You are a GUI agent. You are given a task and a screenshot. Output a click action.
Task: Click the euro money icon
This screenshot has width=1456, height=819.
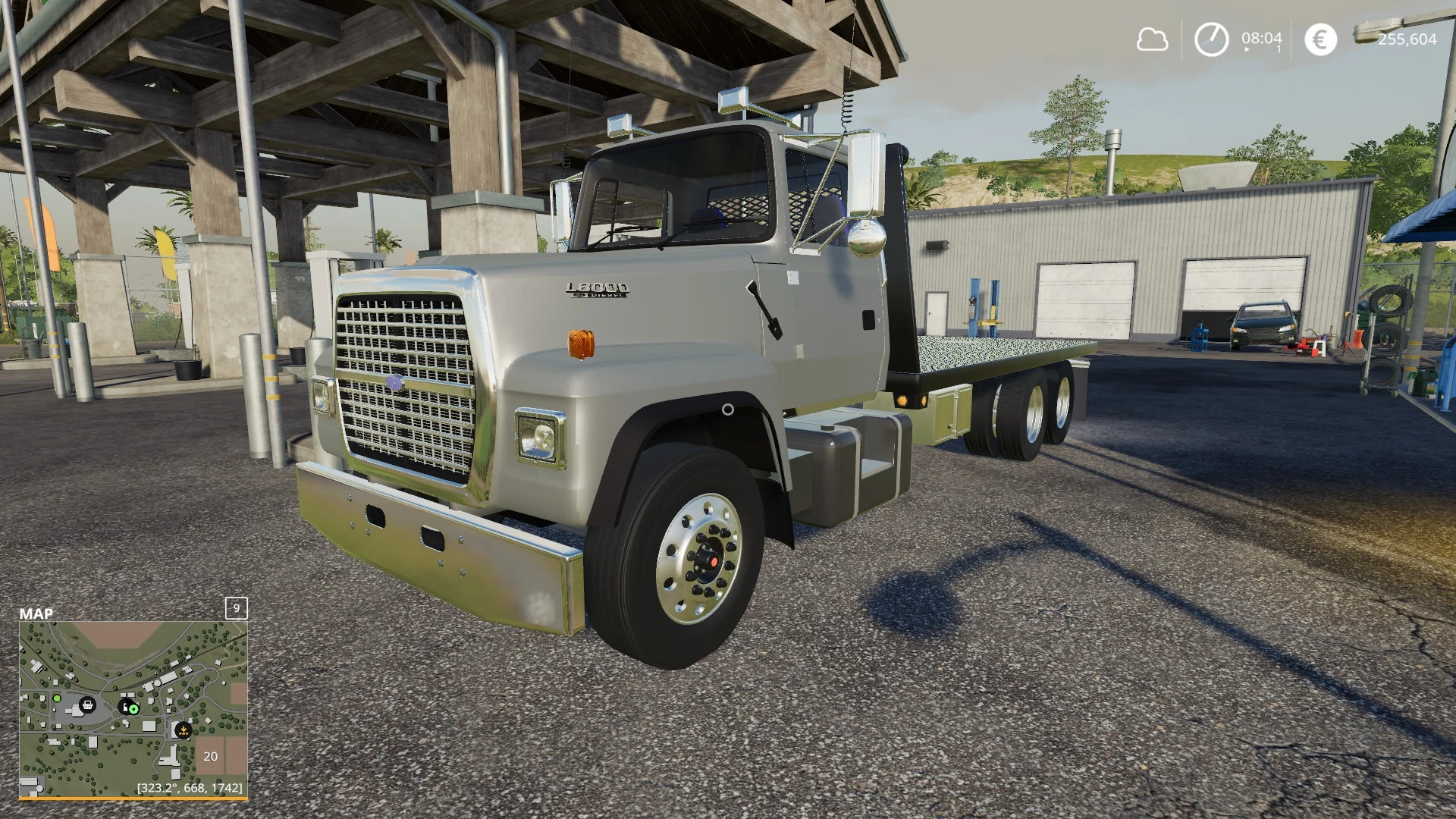pos(1320,39)
